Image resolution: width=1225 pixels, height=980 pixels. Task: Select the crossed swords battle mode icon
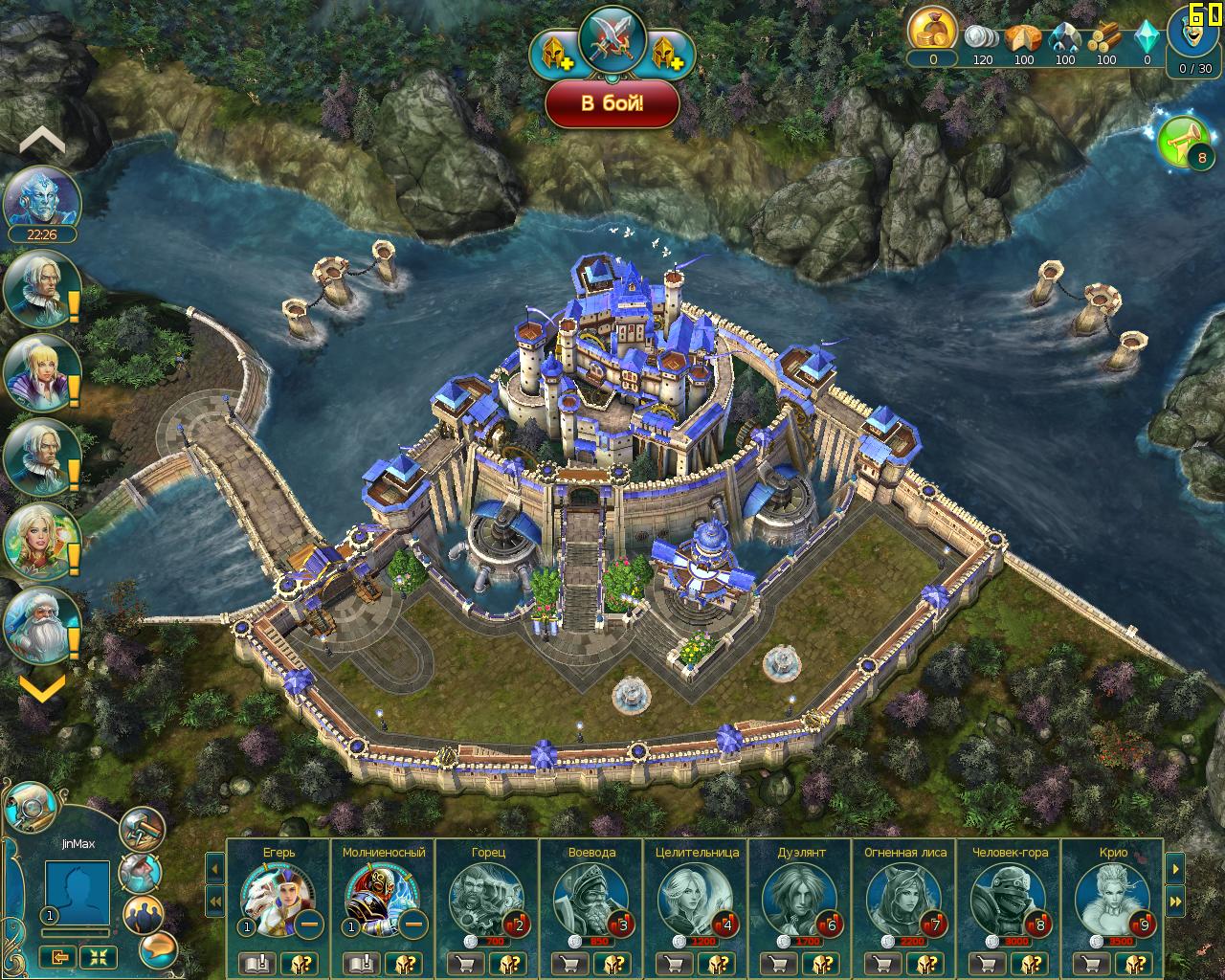coord(612,39)
